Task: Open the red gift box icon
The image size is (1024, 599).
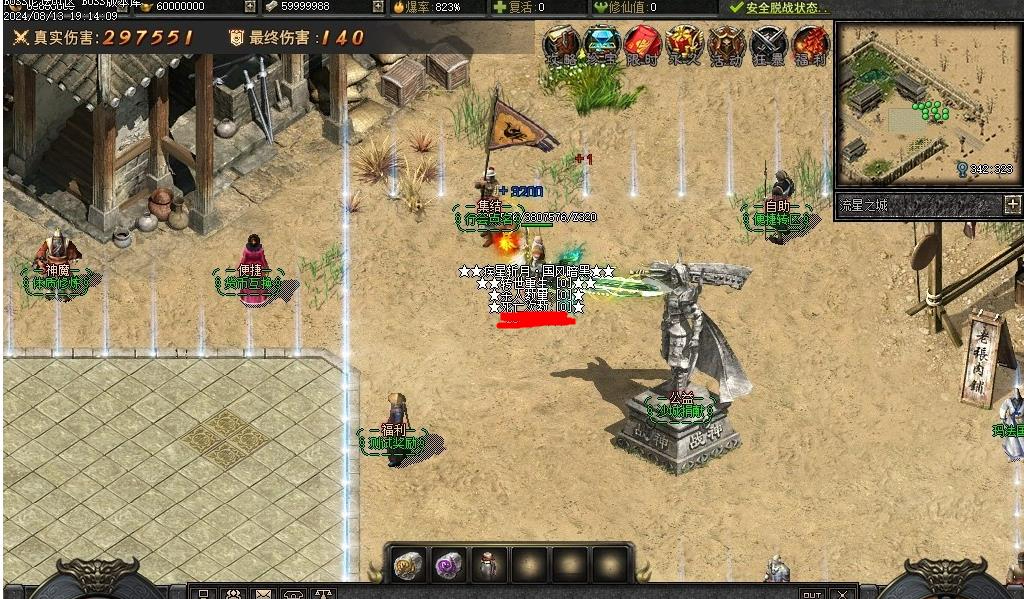Action: click(685, 45)
